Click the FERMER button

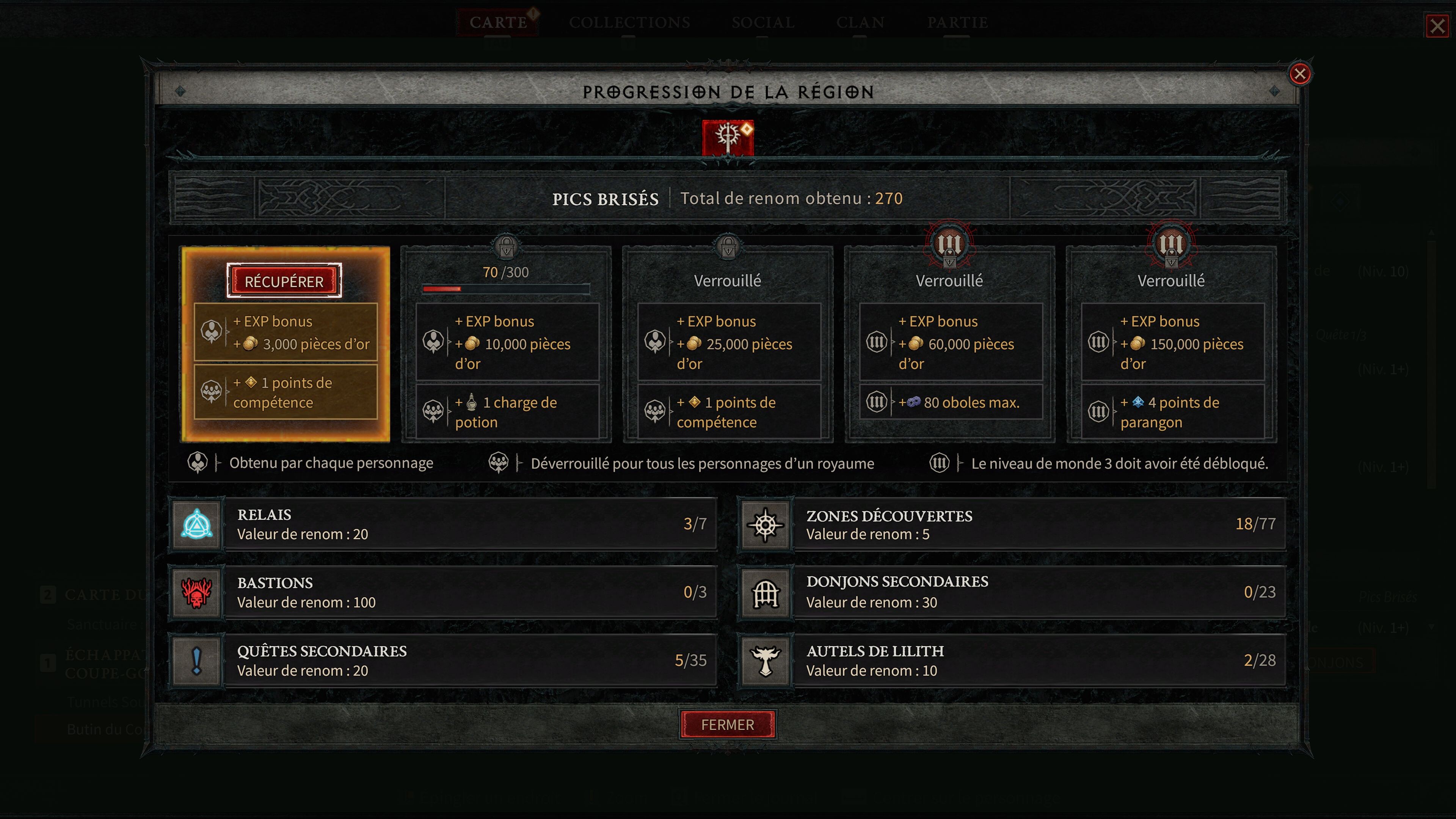728,725
